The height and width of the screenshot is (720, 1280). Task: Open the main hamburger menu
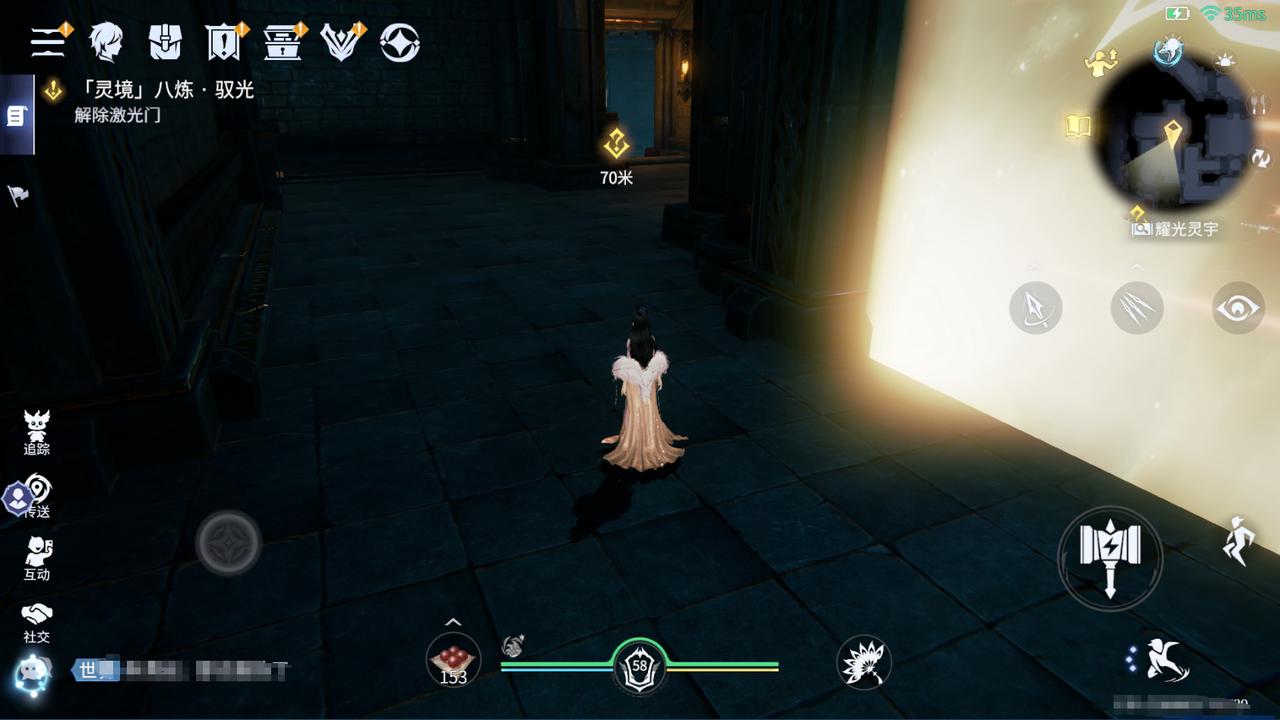(x=46, y=42)
